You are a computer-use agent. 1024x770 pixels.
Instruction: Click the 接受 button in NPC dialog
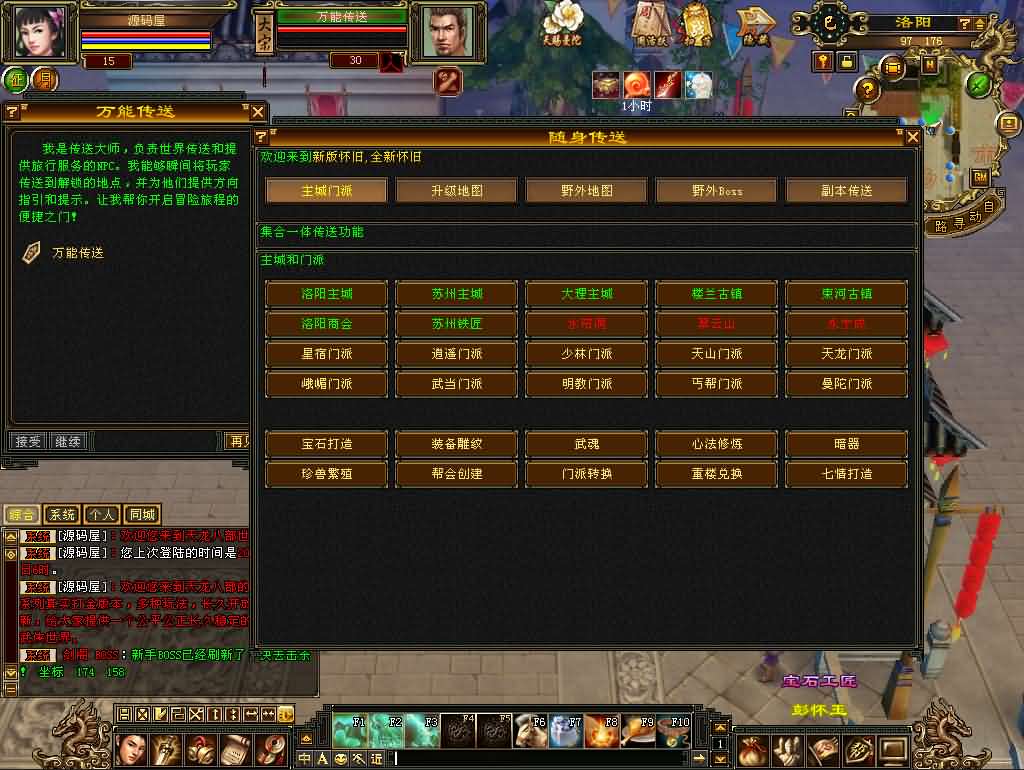[x=26, y=441]
